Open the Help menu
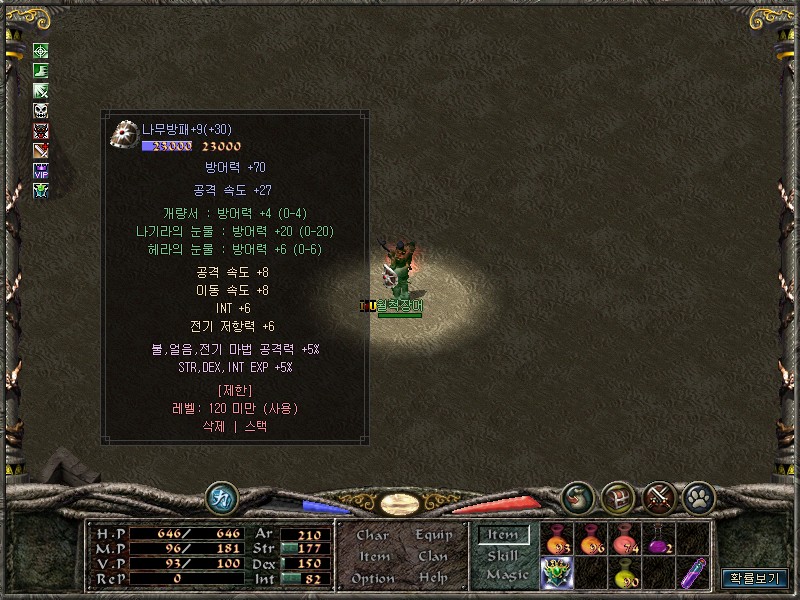This screenshot has width=800, height=600. (433, 578)
